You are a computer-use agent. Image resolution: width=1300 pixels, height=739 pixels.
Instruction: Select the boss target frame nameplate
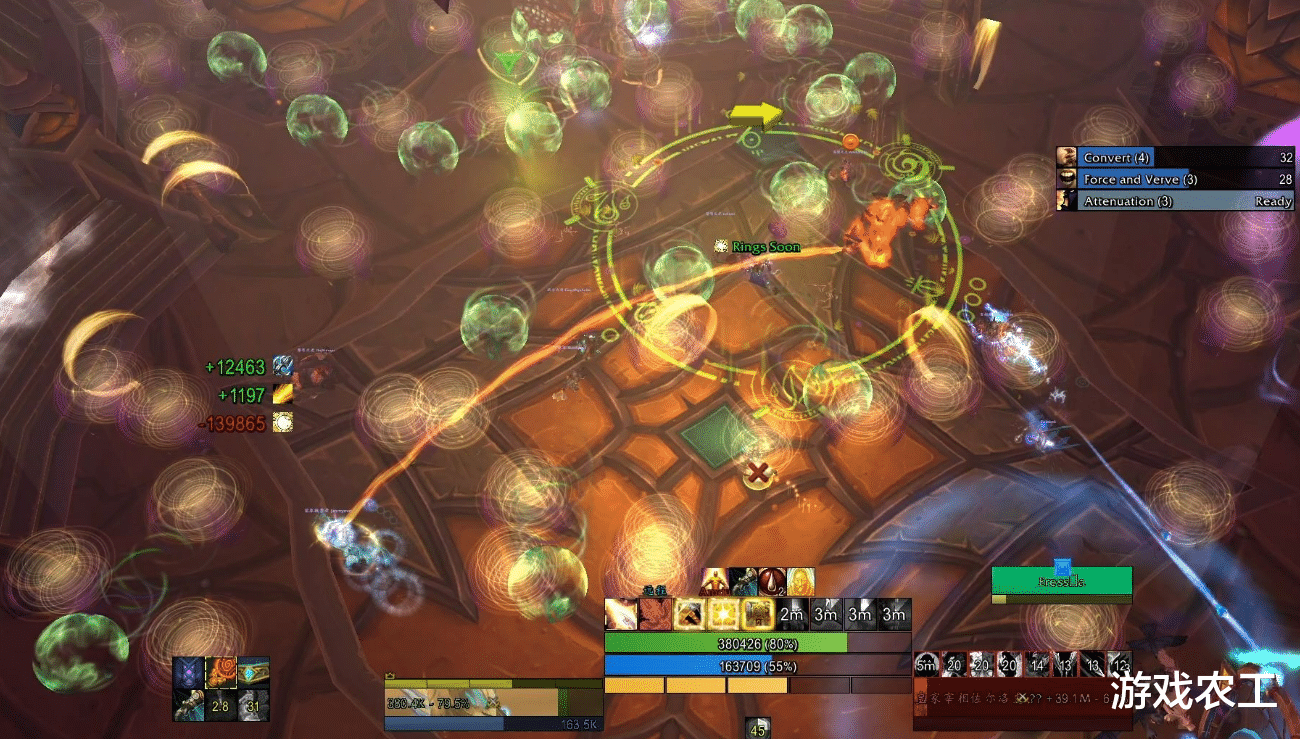[x=1010, y=699]
